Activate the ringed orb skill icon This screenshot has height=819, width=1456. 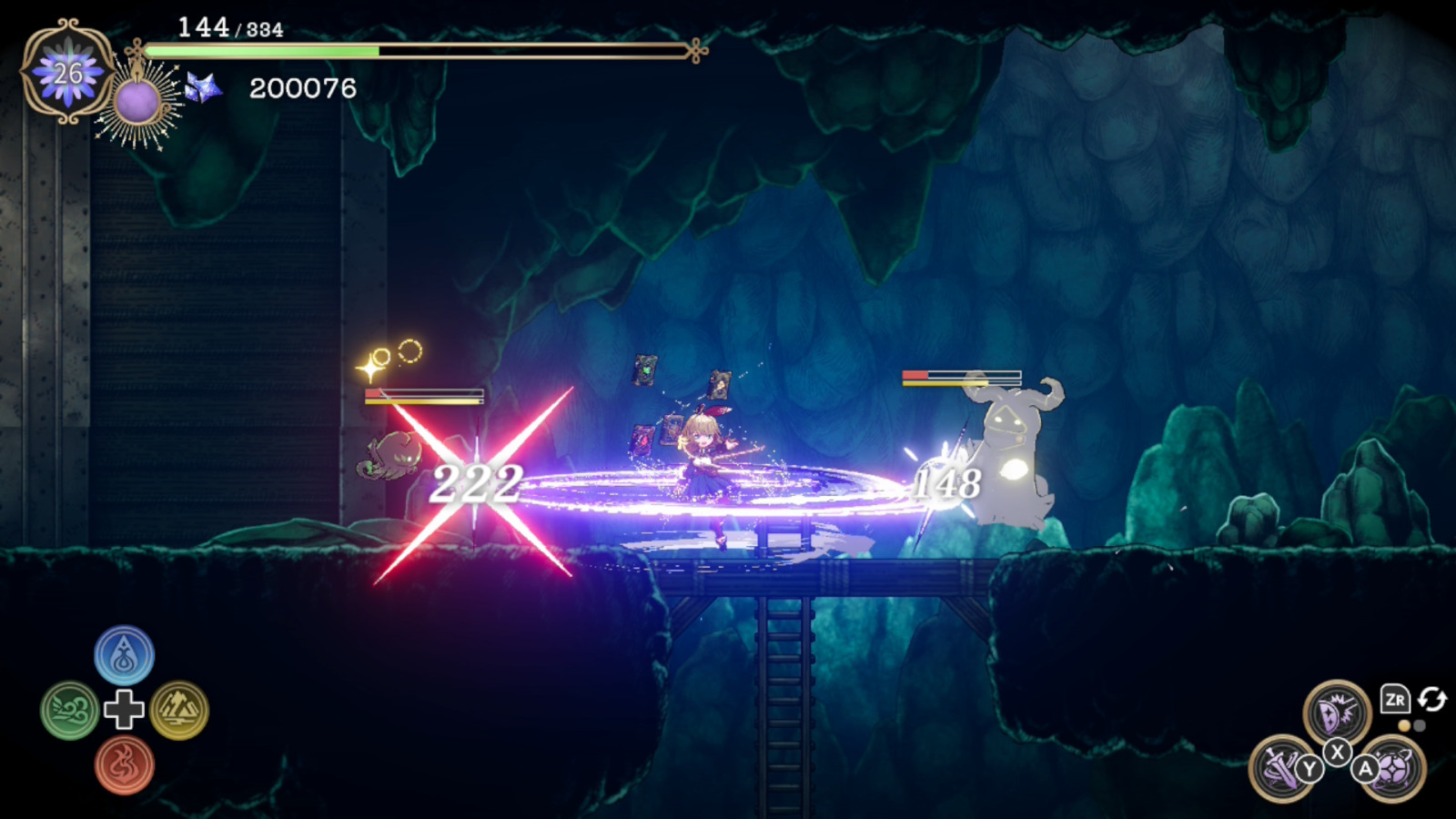[x=1392, y=768]
